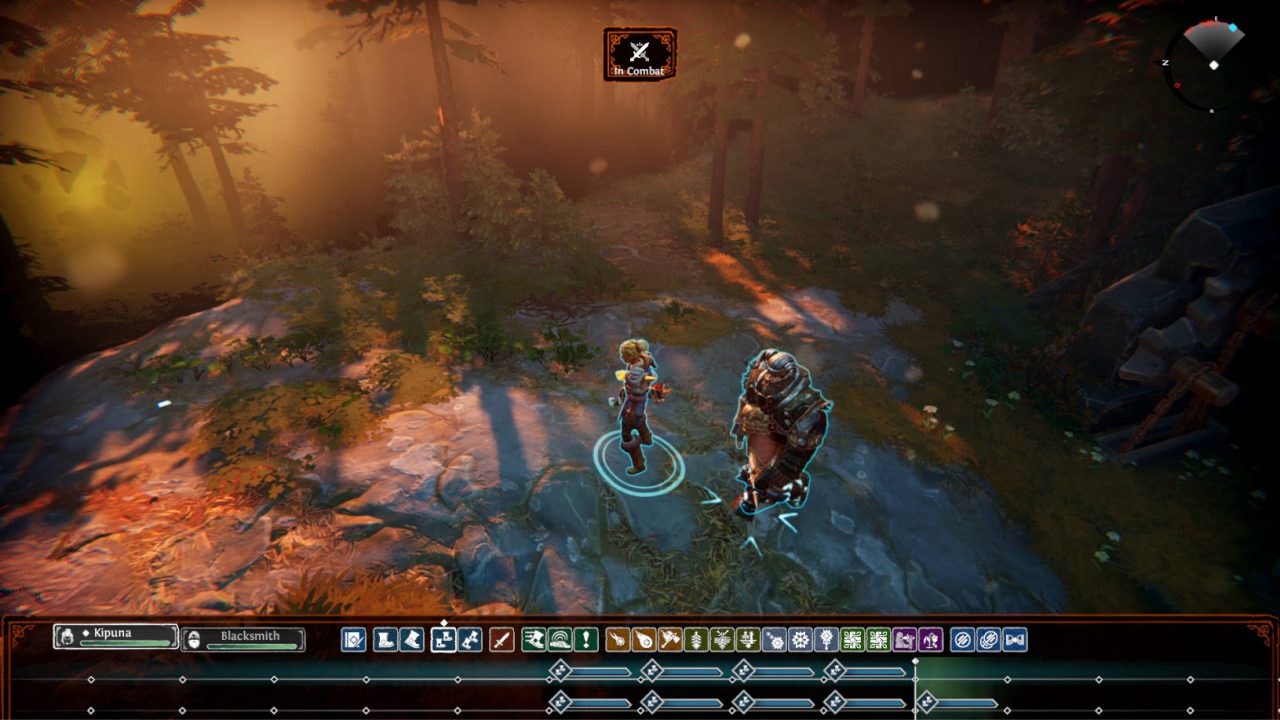Activate the purple wilted flower ability
1280x720 pixels.
click(x=930, y=640)
